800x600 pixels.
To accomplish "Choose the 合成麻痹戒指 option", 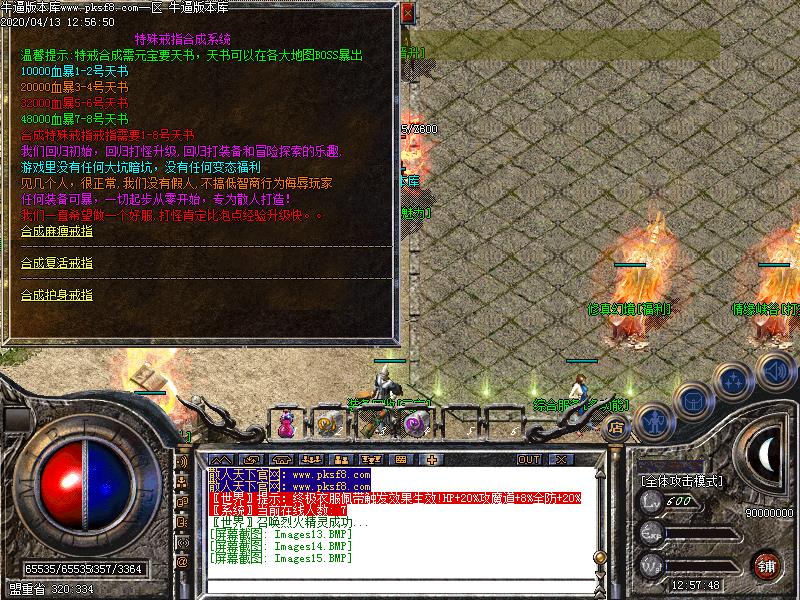I will 57,230.
